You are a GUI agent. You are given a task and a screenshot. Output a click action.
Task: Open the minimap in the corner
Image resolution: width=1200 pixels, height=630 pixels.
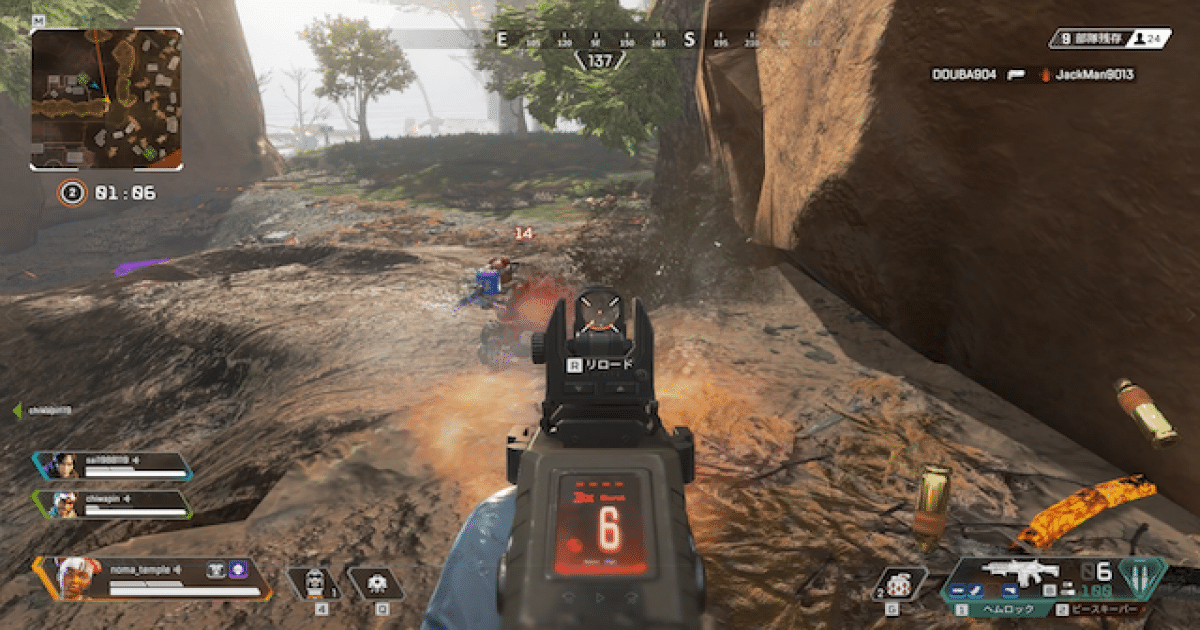(x=106, y=98)
